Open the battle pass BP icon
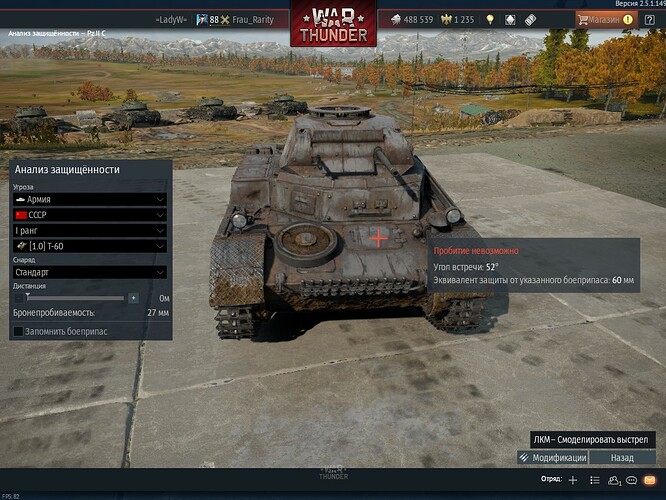This screenshot has height=500, width=666. click(x=531, y=19)
